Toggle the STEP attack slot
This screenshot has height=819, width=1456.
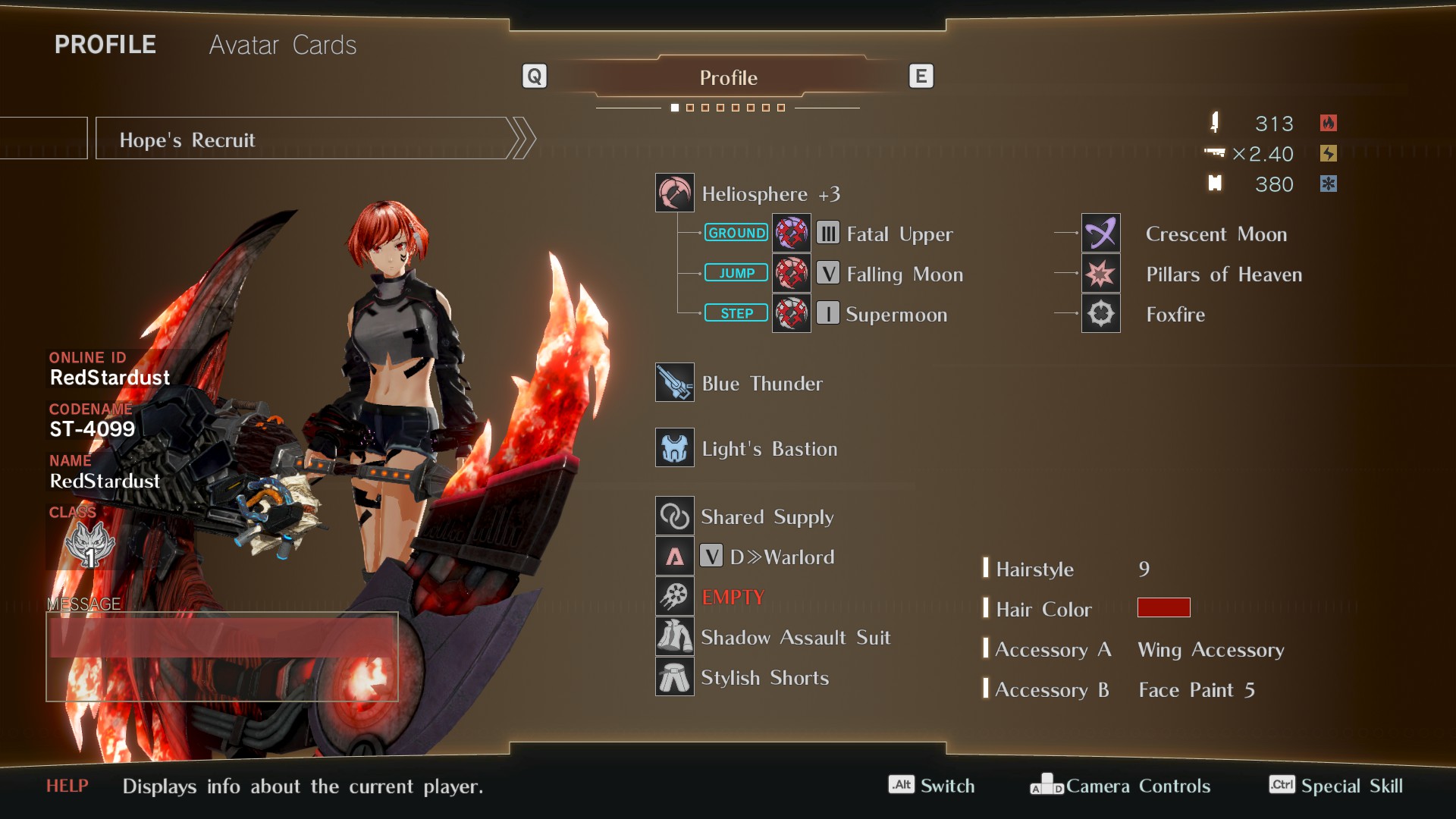click(736, 312)
